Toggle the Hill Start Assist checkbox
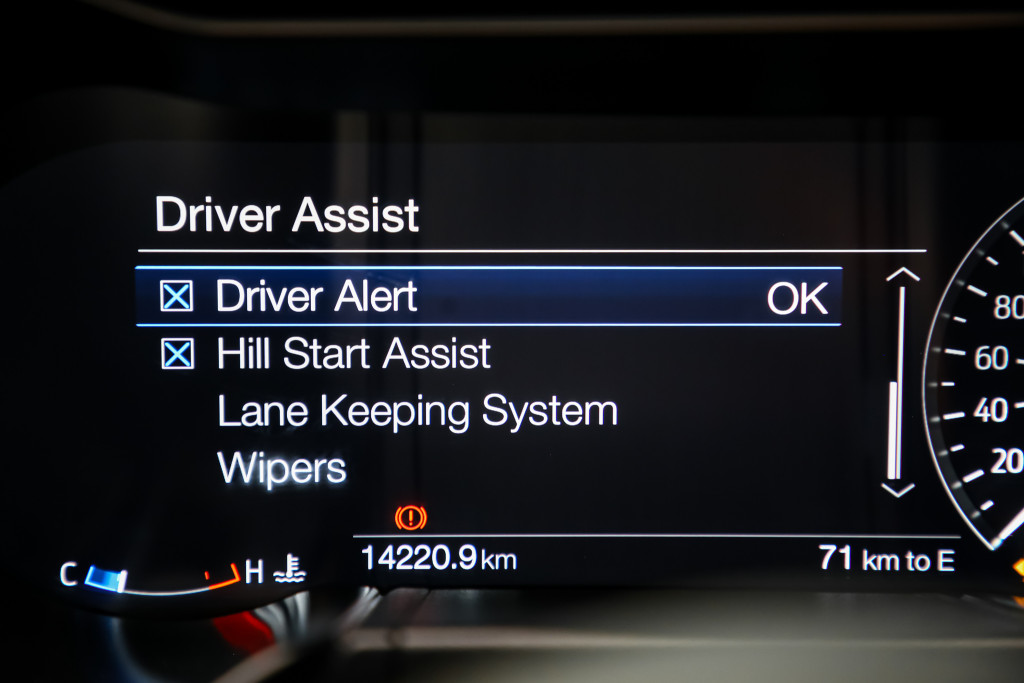Screen dimensions: 1024x683 coord(177,354)
